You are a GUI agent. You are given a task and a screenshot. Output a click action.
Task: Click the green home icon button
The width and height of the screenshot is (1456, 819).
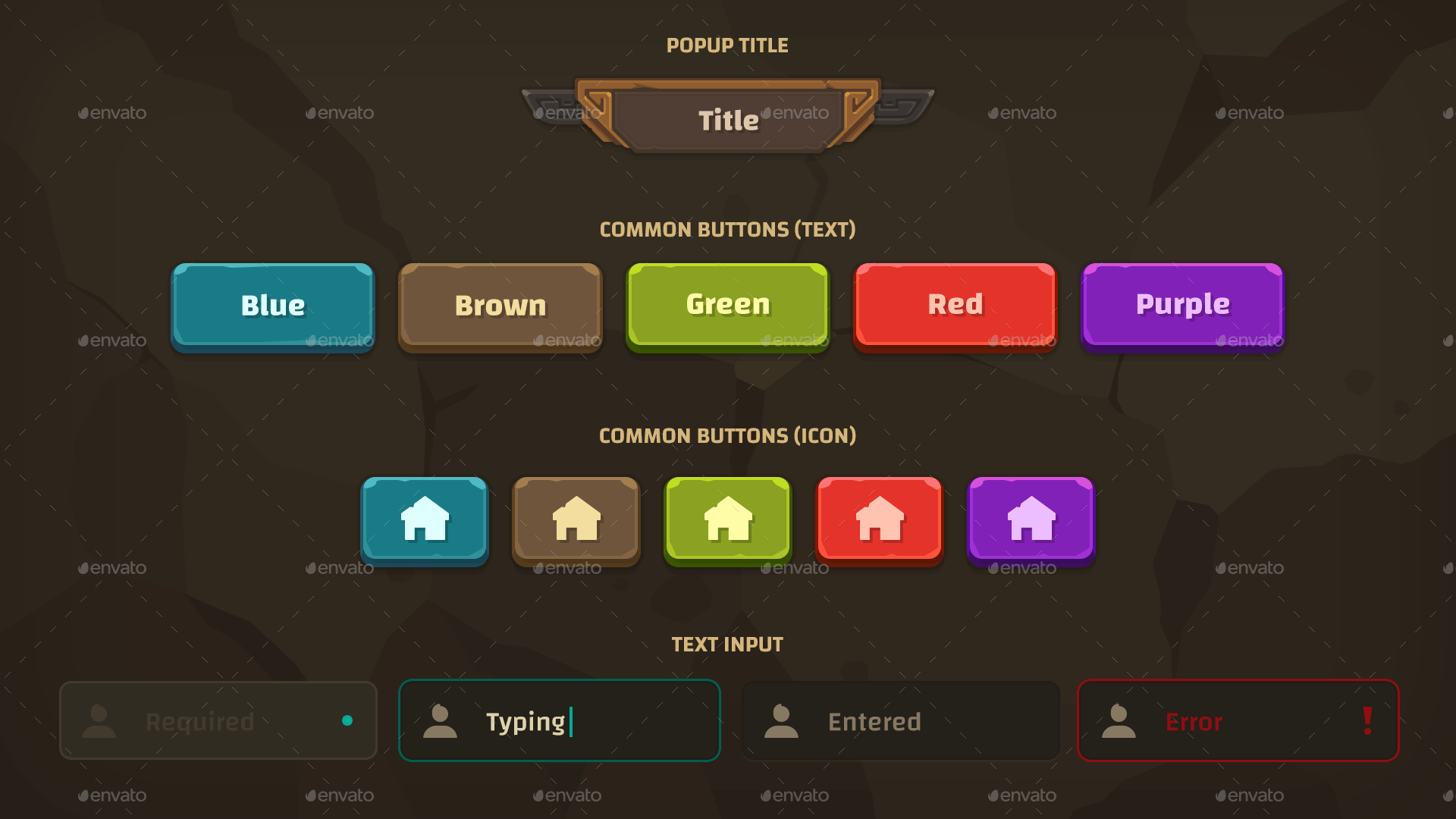(x=727, y=520)
